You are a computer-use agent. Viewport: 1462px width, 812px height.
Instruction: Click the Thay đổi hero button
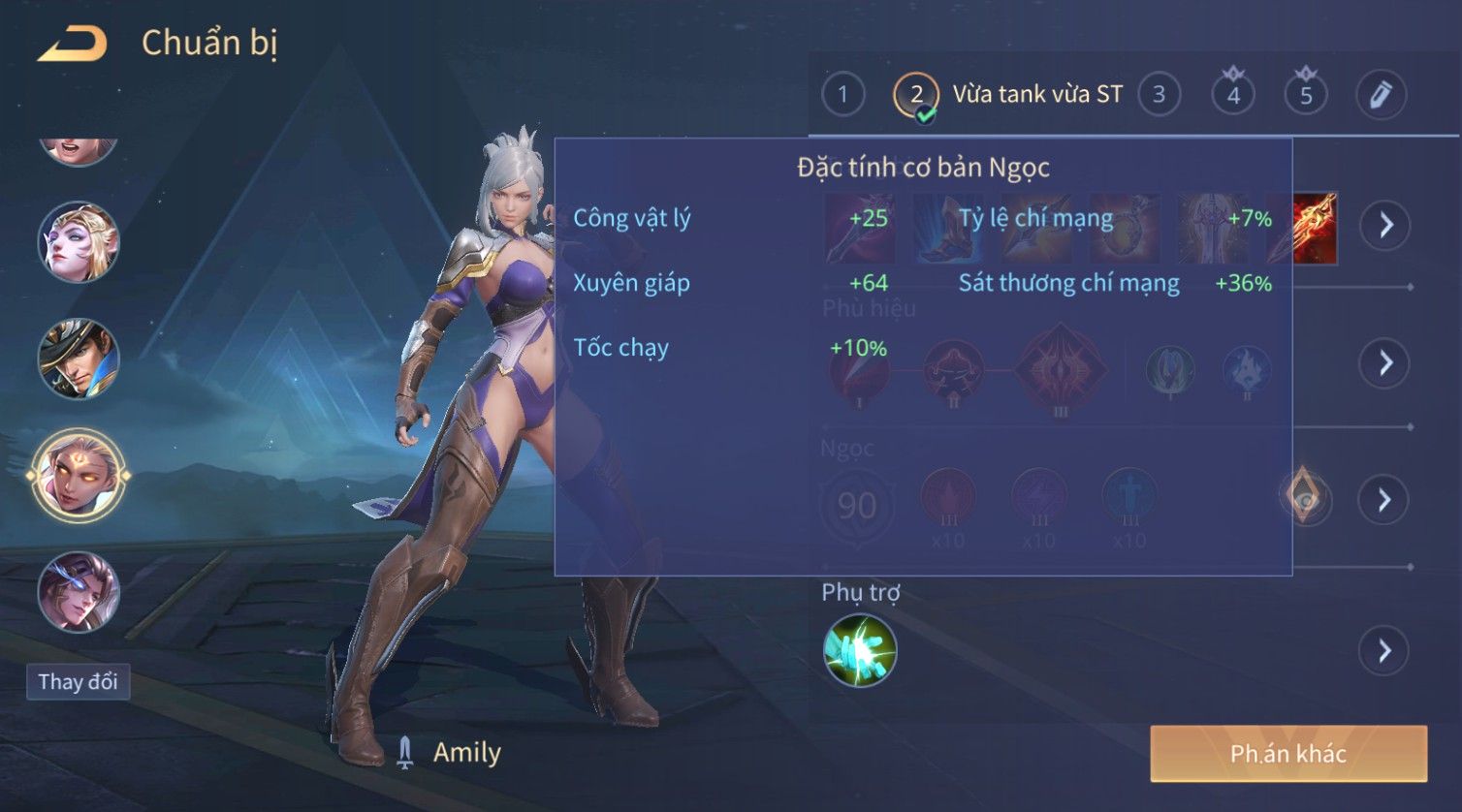[78, 682]
